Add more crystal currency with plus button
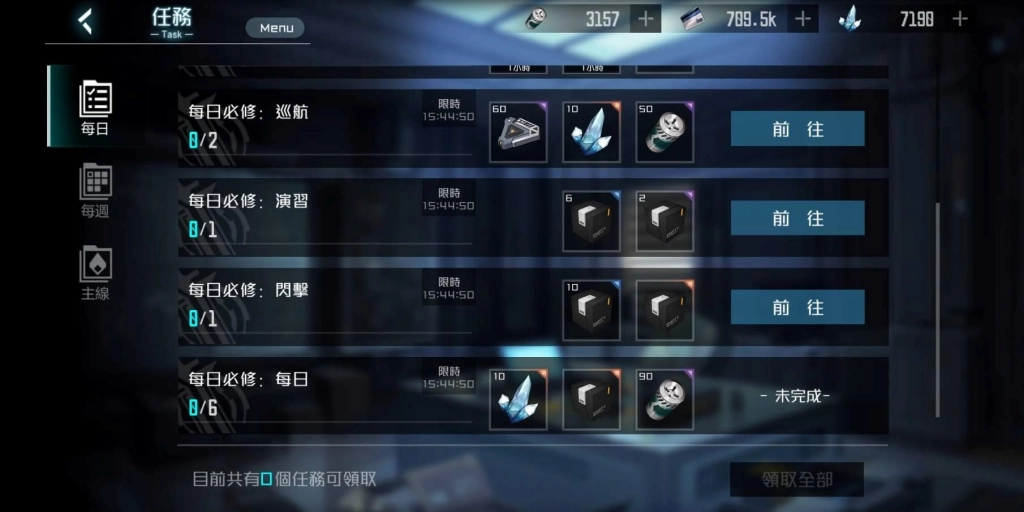The height and width of the screenshot is (512, 1024). pos(960,18)
